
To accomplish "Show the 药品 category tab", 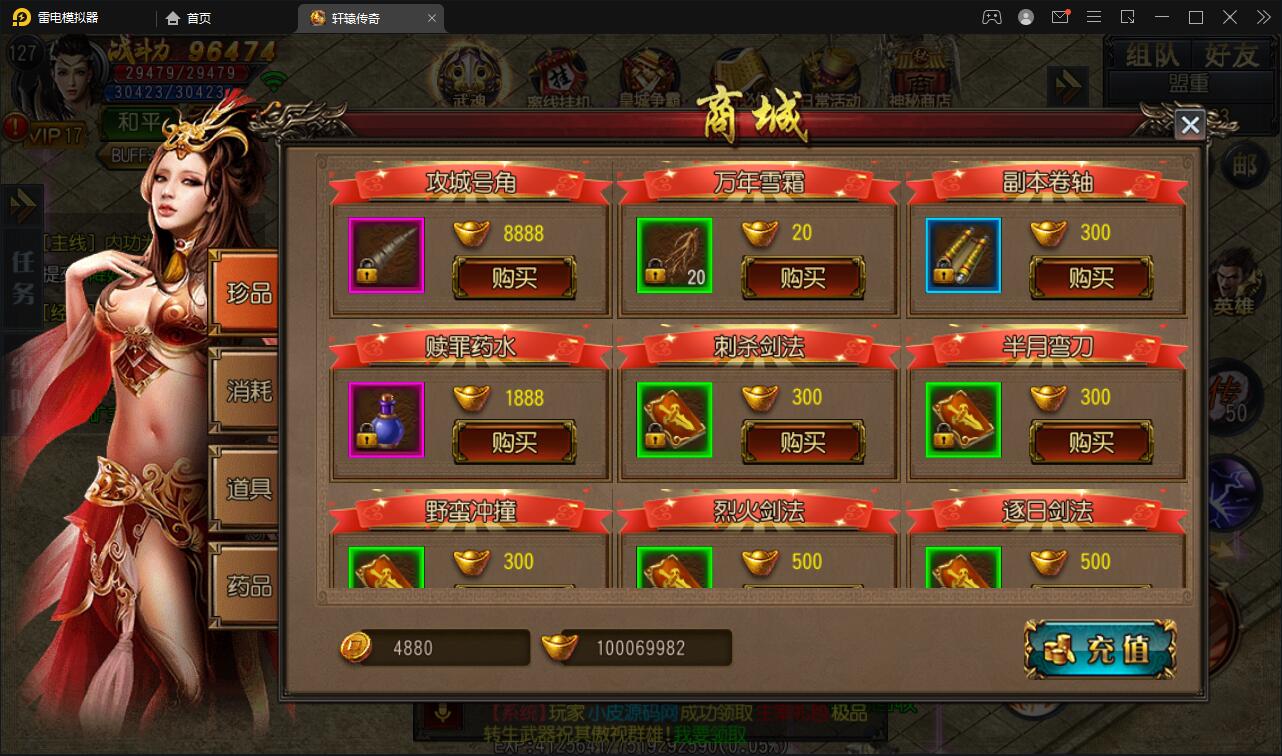I will (247, 586).
